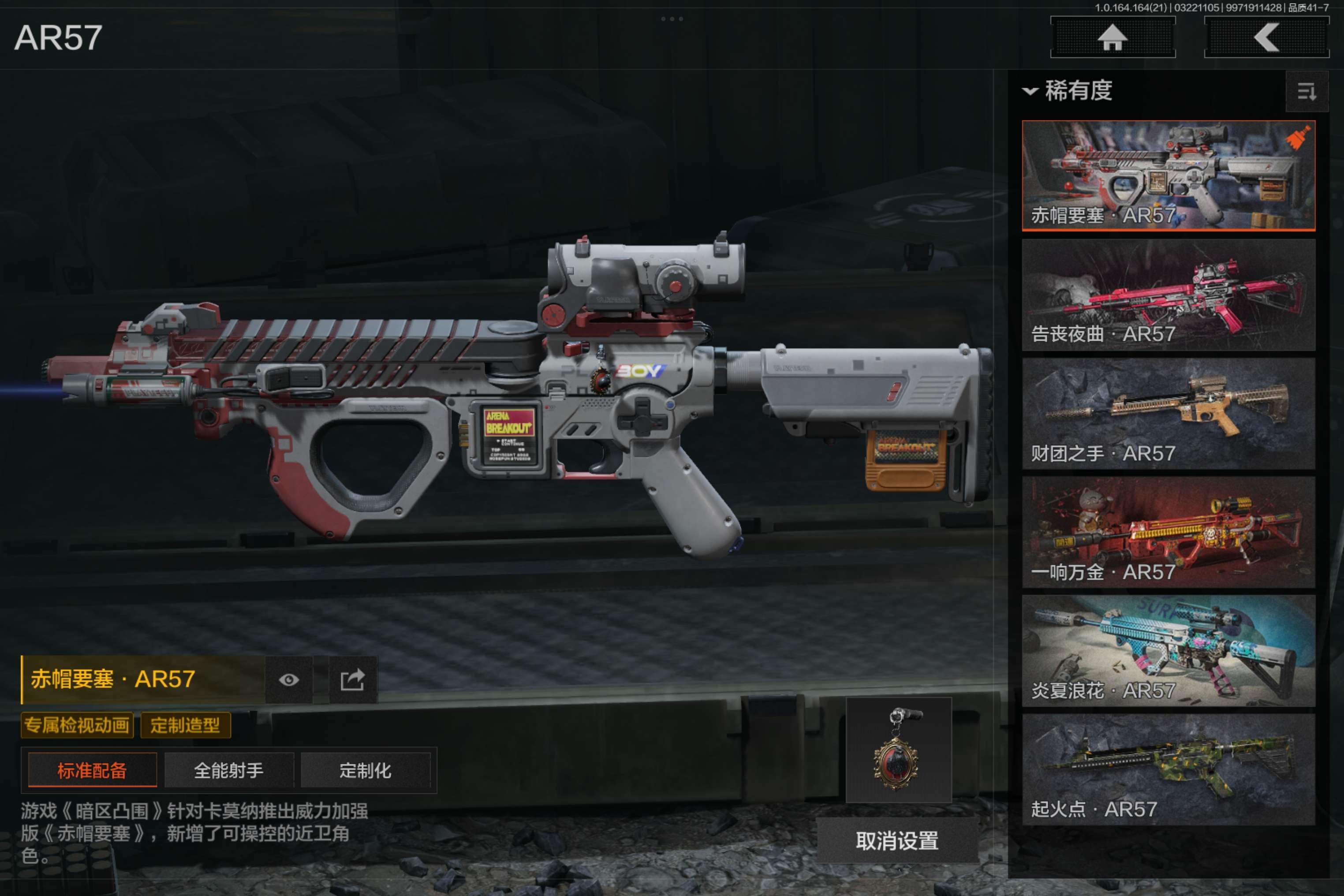Choose the 炎夏浪花 · AR57 skin

[x=1168, y=651]
